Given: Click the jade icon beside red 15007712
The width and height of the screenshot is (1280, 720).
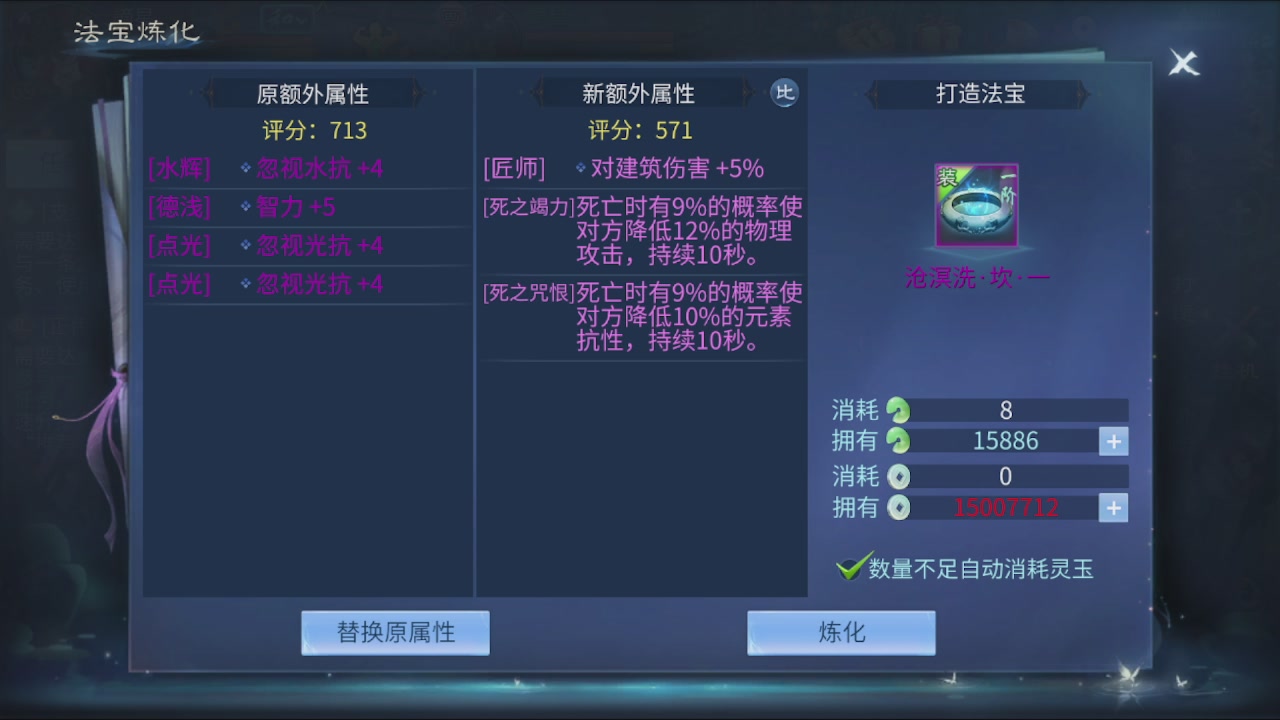Looking at the screenshot, I should (898, 508).
